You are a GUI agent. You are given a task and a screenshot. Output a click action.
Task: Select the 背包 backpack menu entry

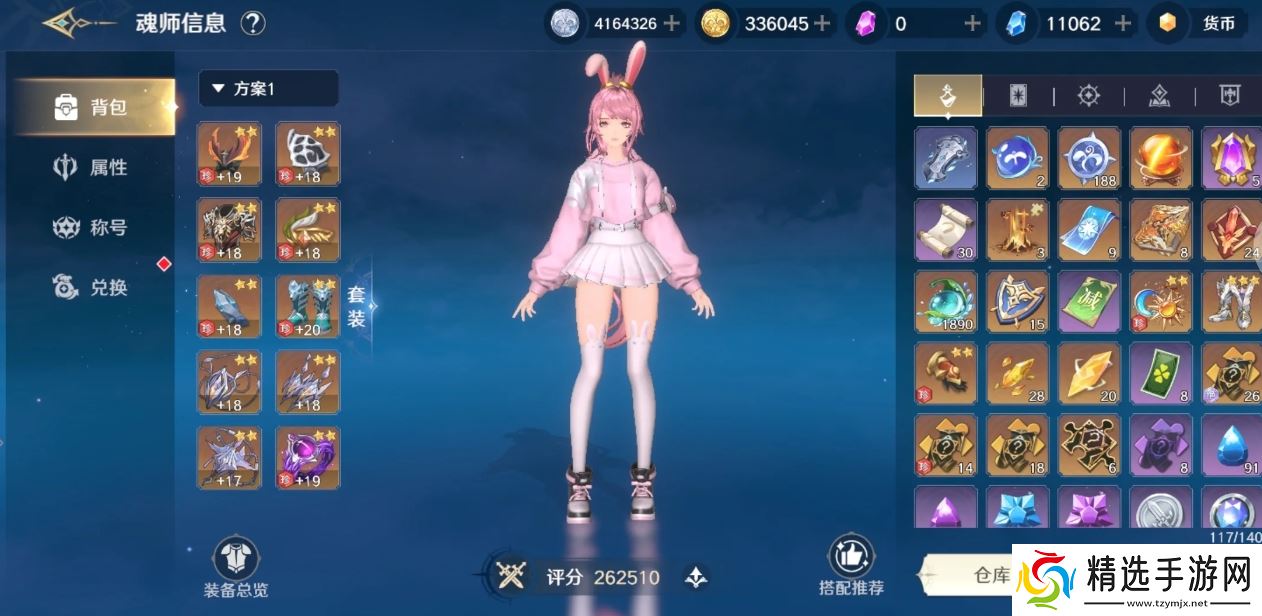click(96, 107)
